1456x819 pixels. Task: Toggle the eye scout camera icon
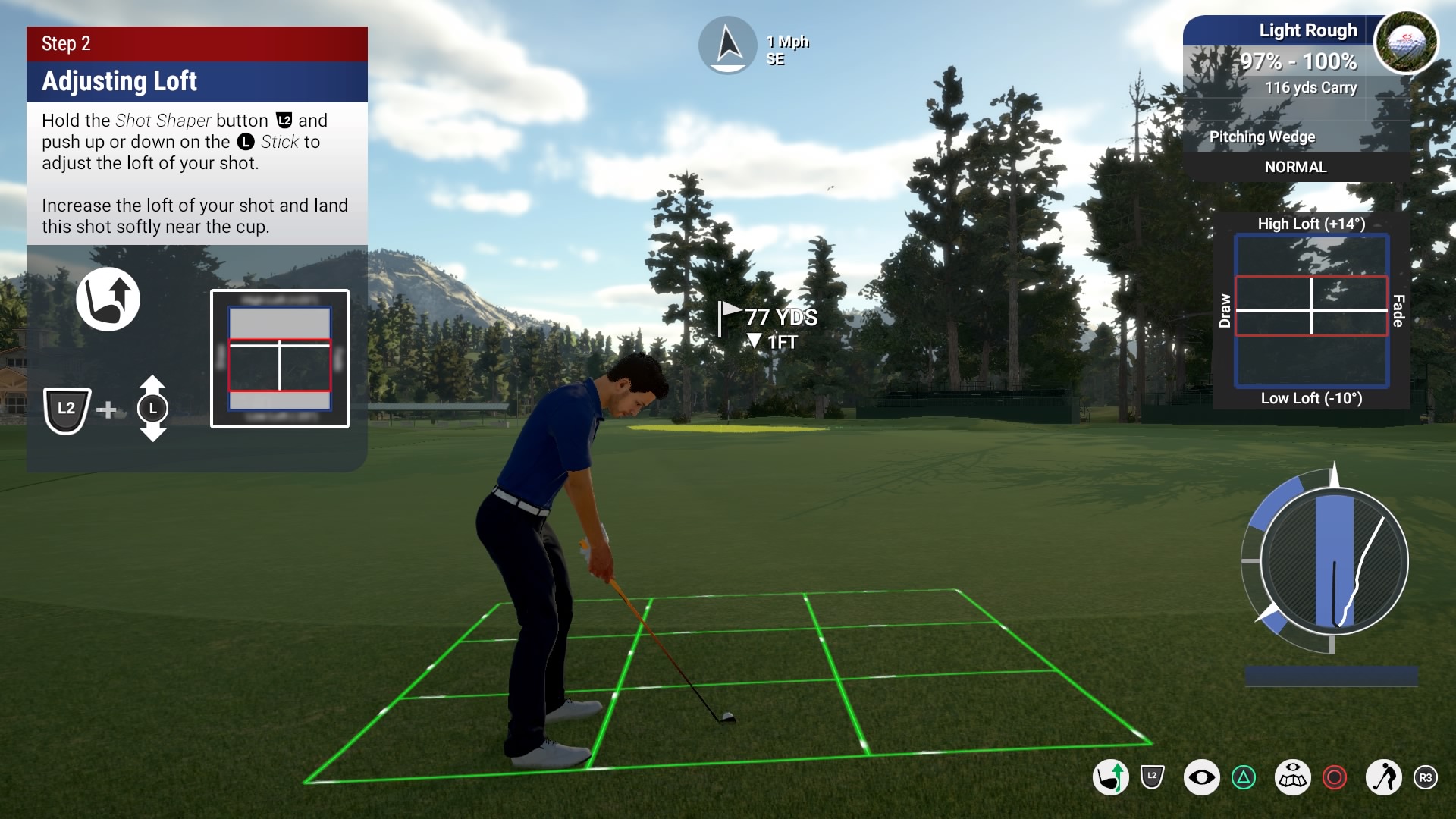point(1202,778)
